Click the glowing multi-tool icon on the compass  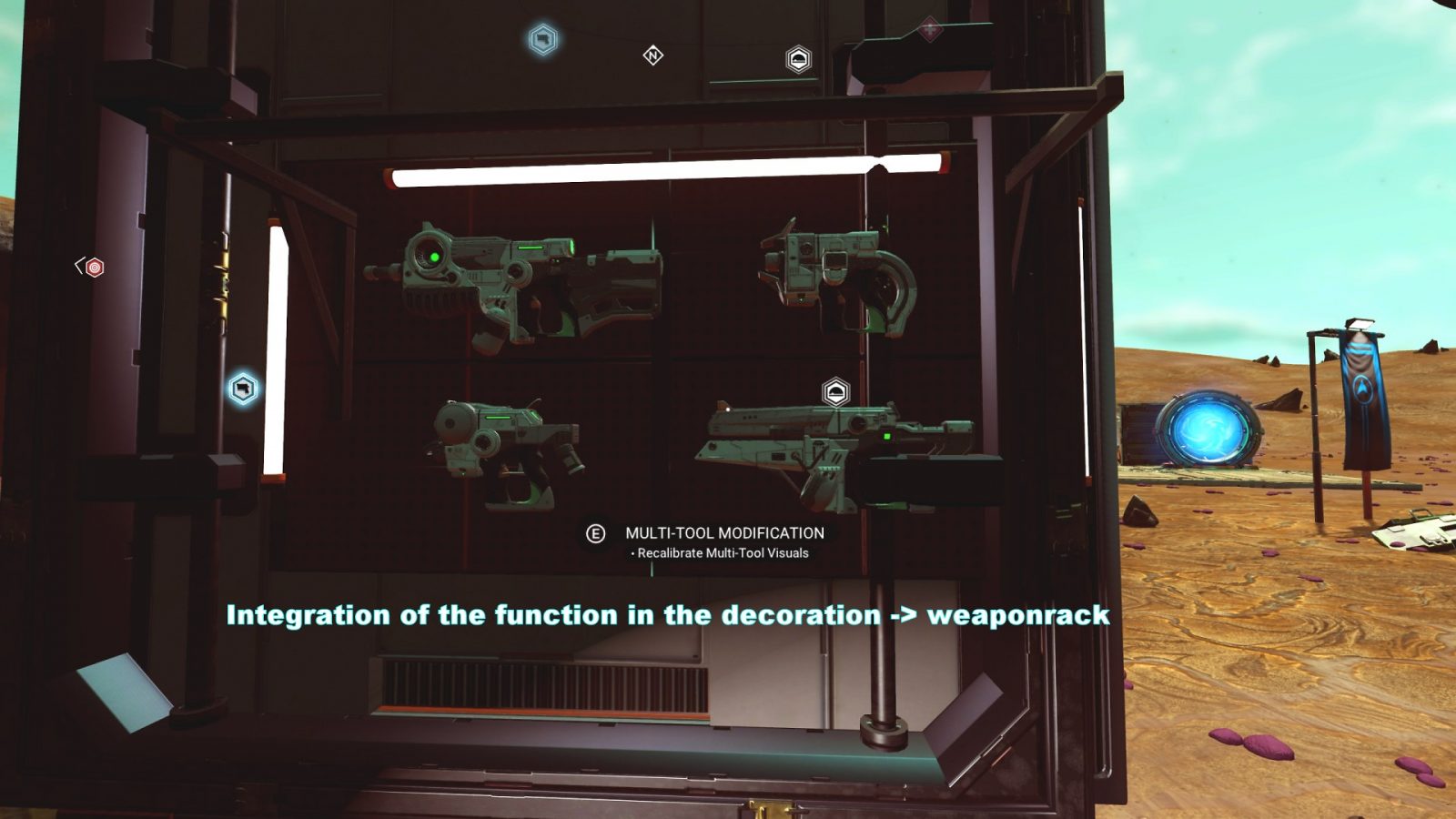543,40
